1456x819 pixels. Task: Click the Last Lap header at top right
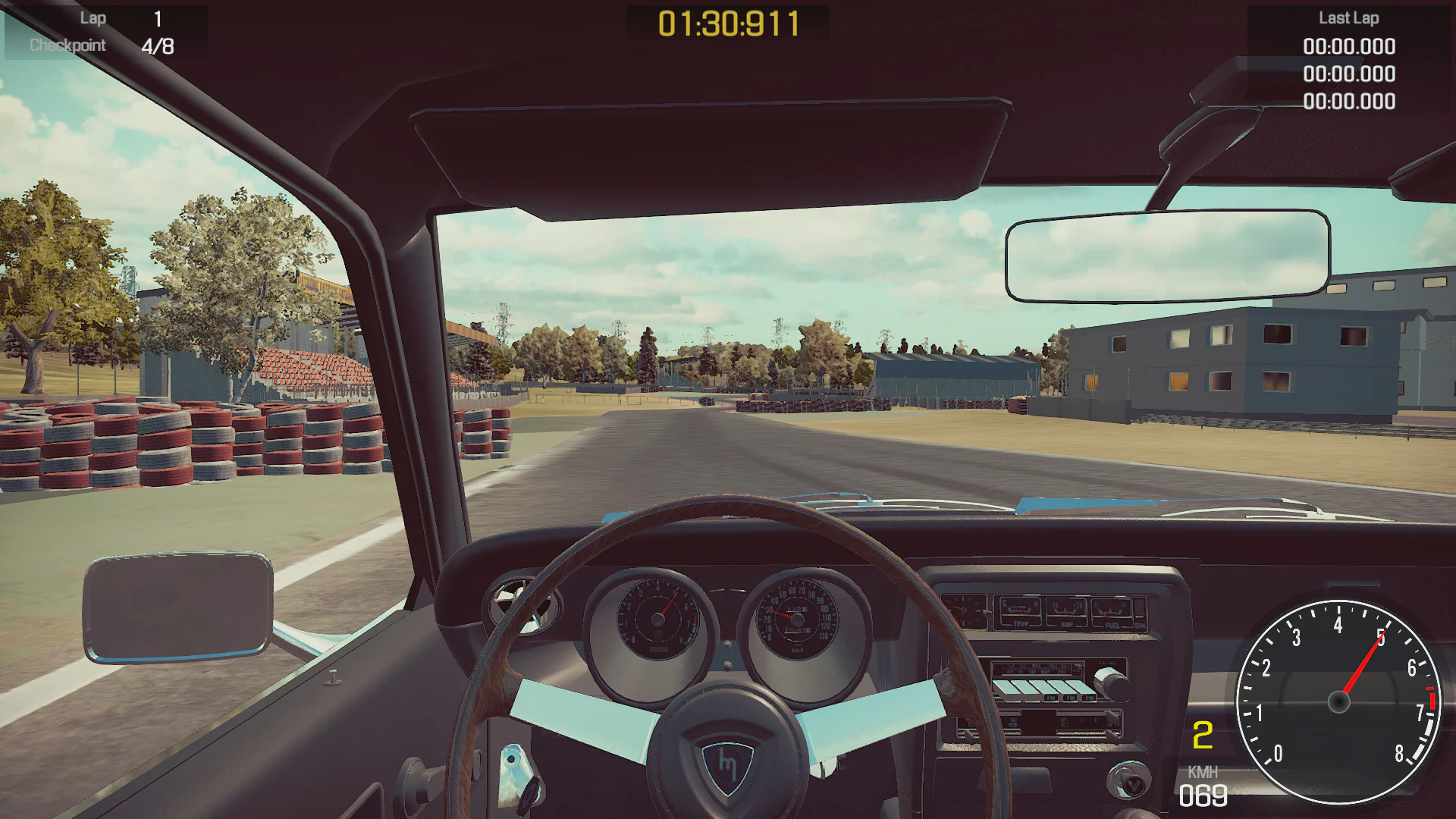click(x=1350, y=18)
